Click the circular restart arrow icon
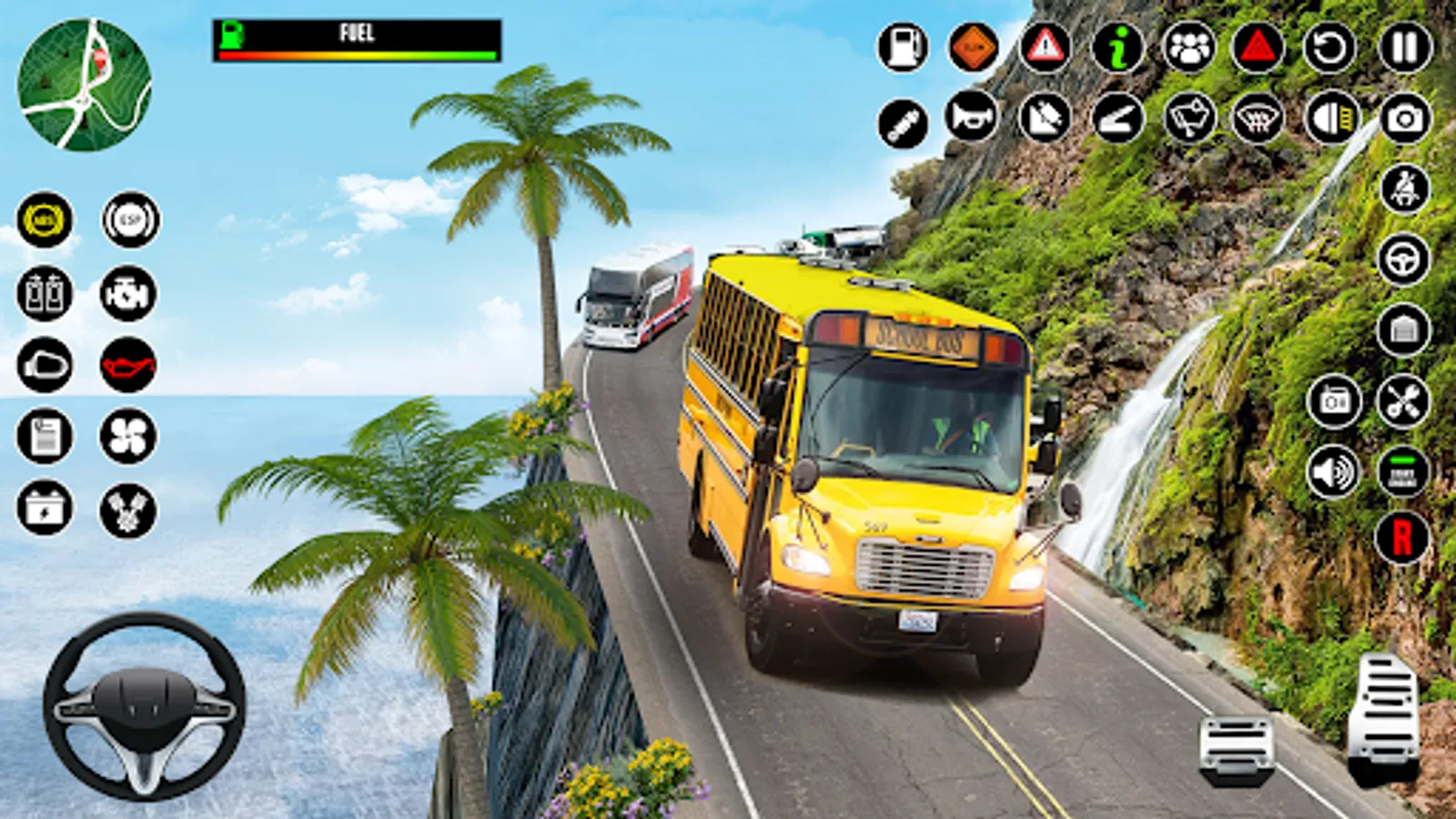1456x819 pixels. [x=1330, y=47]
